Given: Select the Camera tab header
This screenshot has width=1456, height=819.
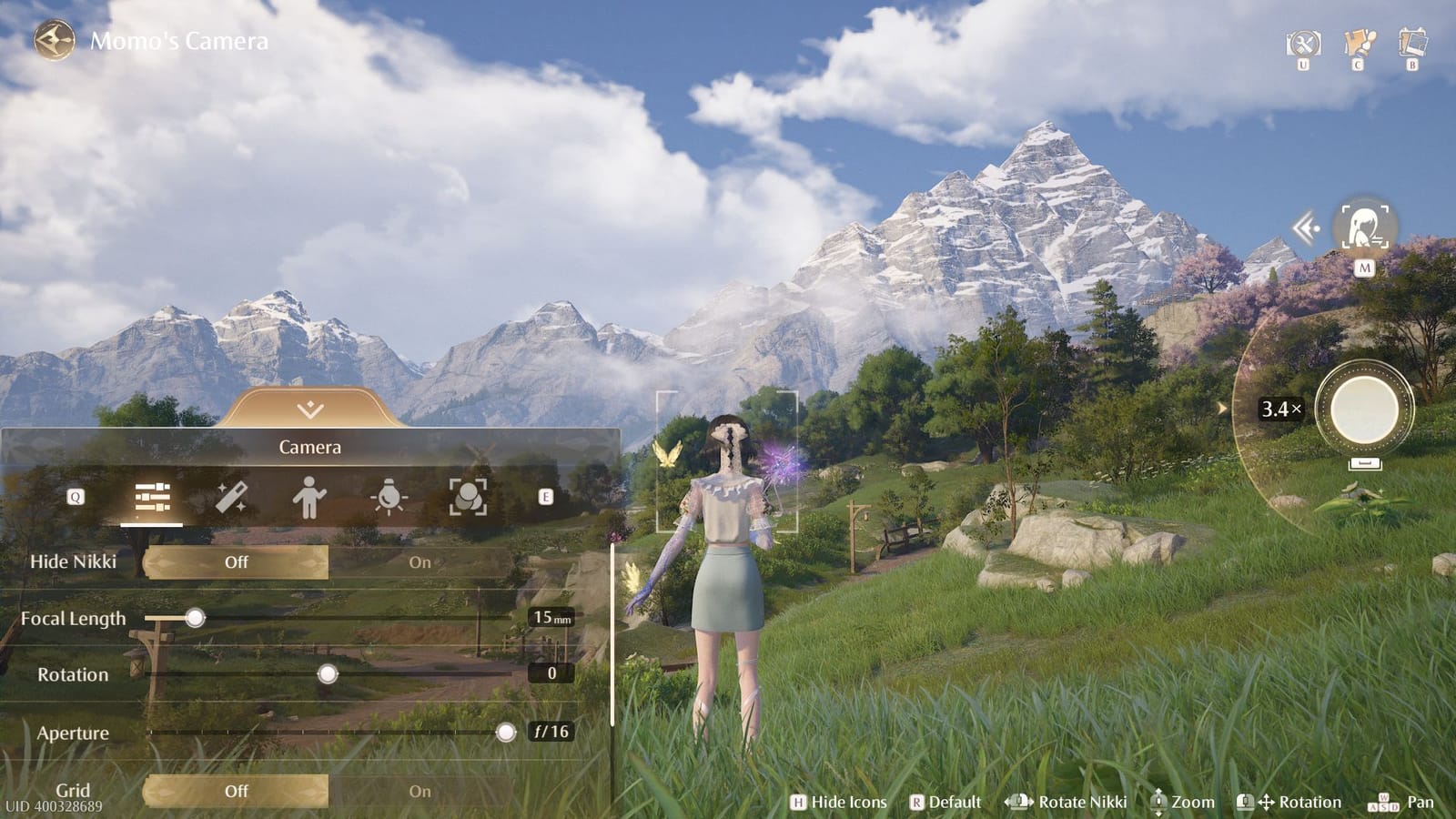Looking at the screenshot, I should (309, 447).
